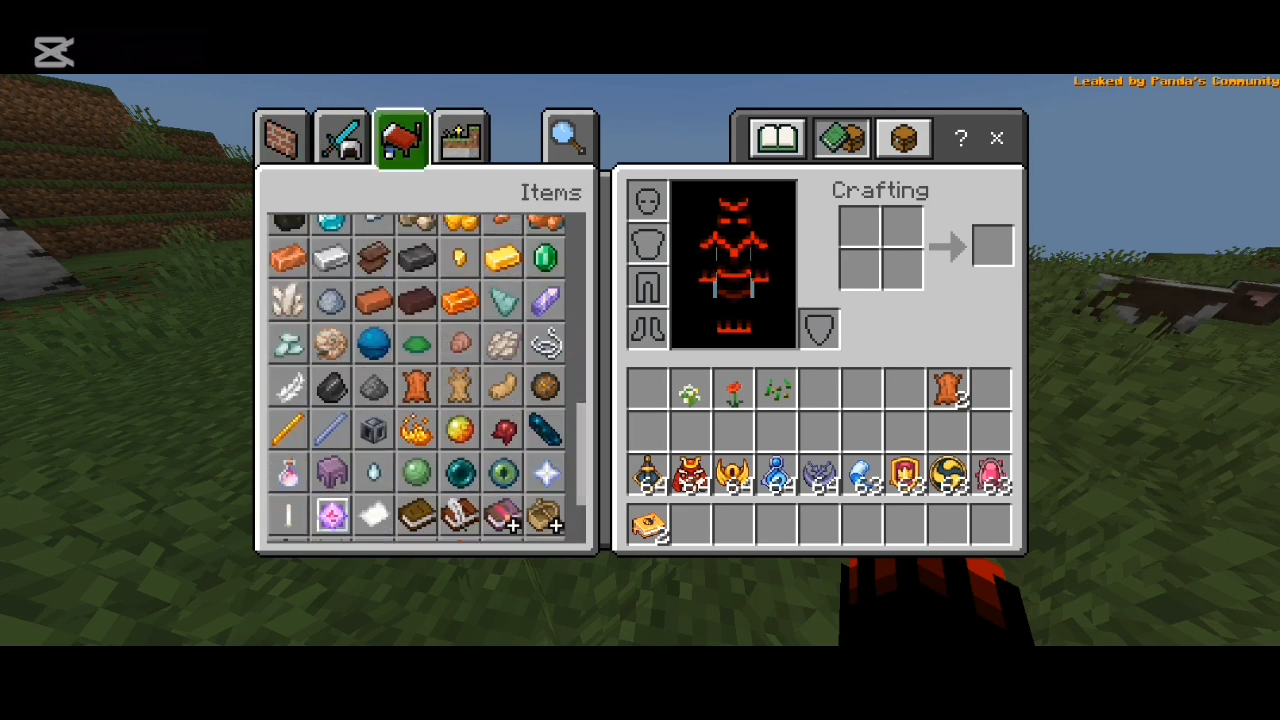This screenshot has width=1280, height=720.
Task: Select the feather item
Action: pos(288,388)
